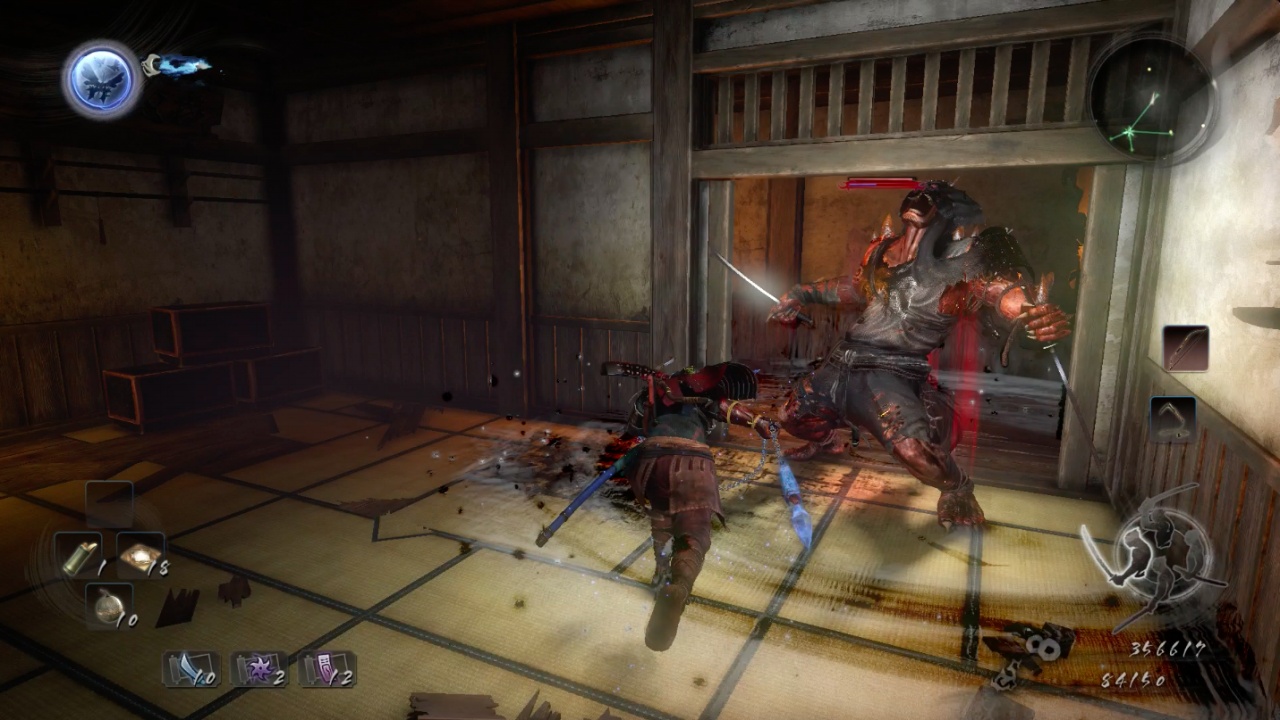Image resolution: width=1280 pixels, height=720 pixels.
Task: Activate the glowing blue guardian spirit orb
Action: (x=102, y=79)
